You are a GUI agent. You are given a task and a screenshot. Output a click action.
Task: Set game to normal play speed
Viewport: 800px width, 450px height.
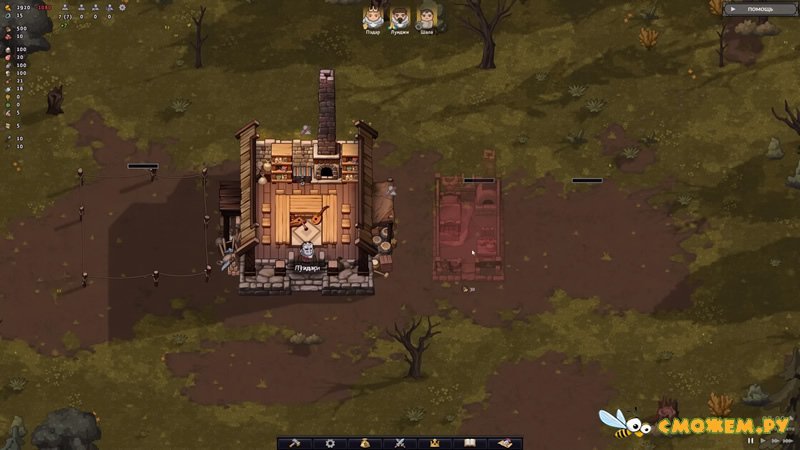[x=763, y=441]
